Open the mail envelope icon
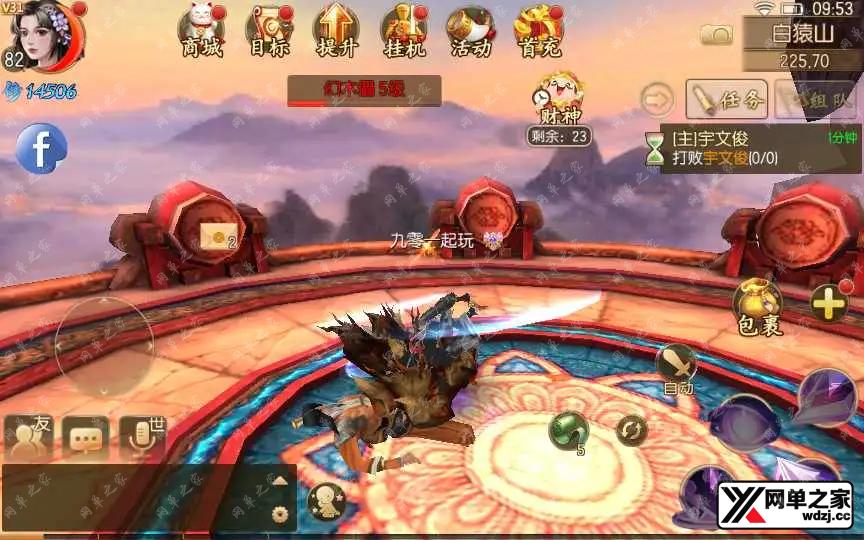Screen dimensions: 864x540 pos(216,236)
